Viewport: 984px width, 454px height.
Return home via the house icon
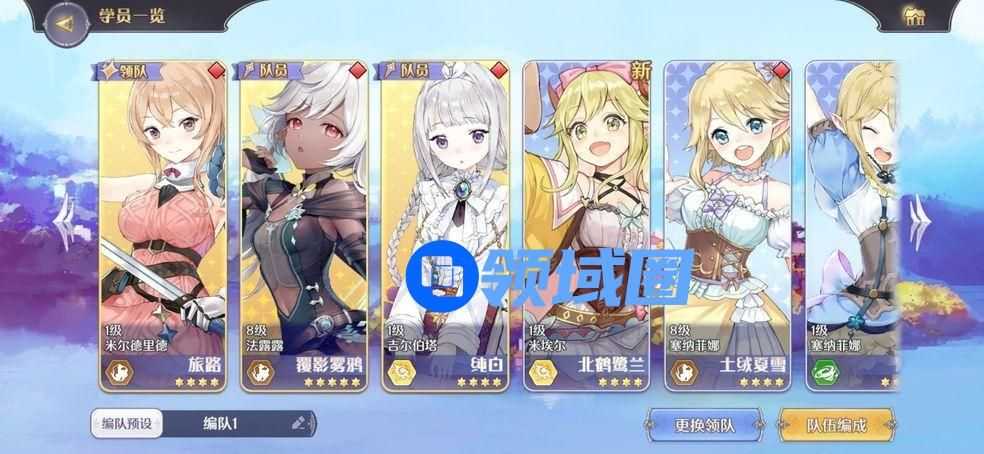point(913,16)
